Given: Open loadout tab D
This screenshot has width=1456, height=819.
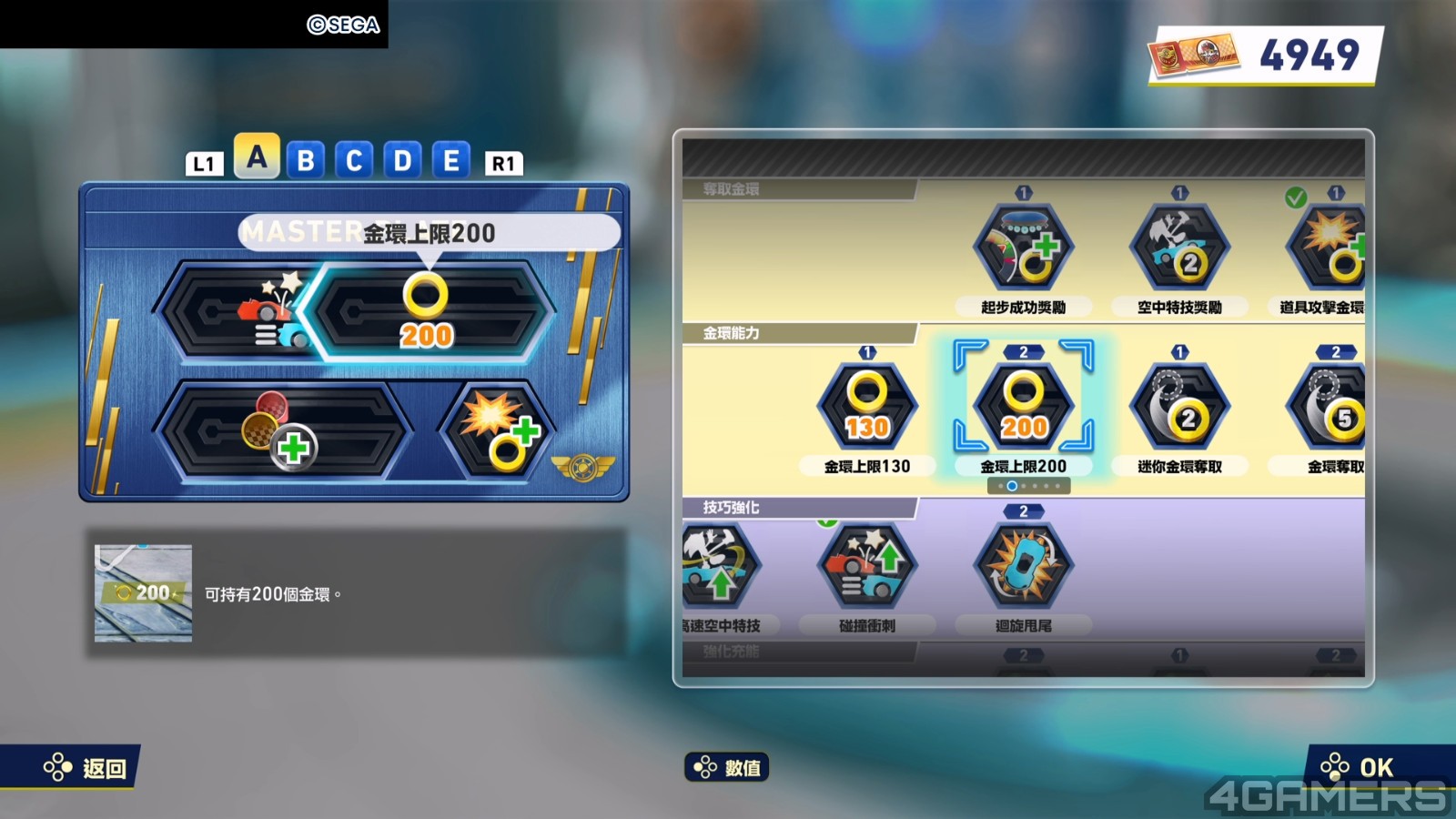Looking at the screenshot, I should coord(402,161).
